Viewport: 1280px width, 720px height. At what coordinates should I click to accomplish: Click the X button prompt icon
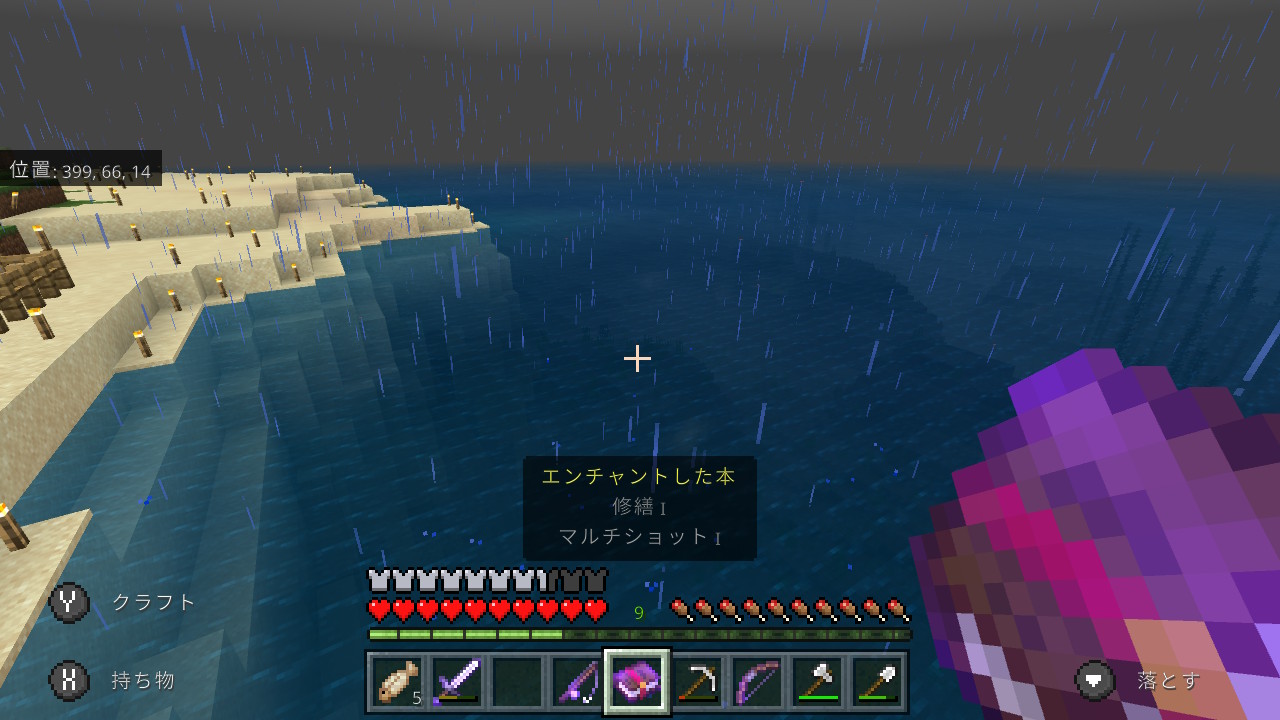(x=67, y=681)
